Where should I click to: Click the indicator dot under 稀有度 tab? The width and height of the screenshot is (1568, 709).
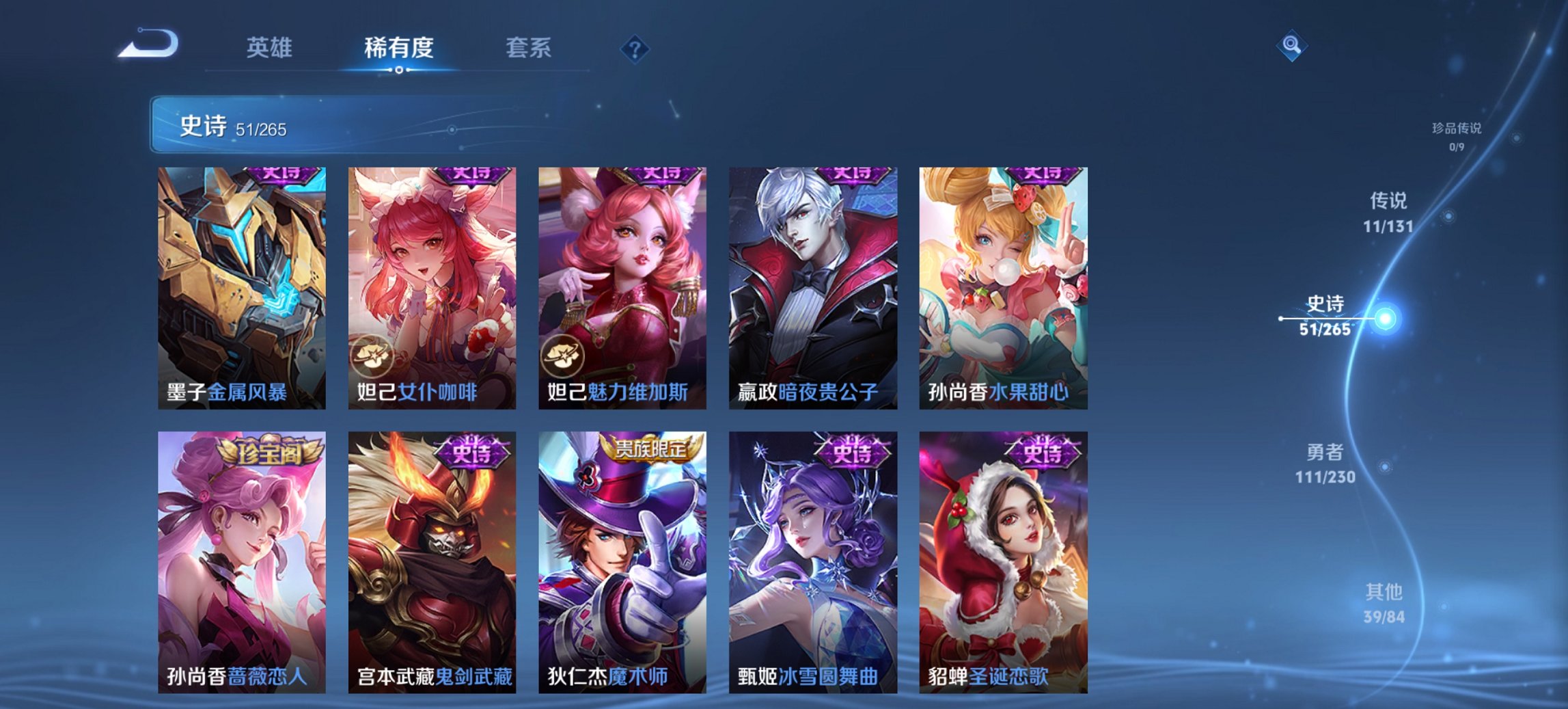pos(398,69)
